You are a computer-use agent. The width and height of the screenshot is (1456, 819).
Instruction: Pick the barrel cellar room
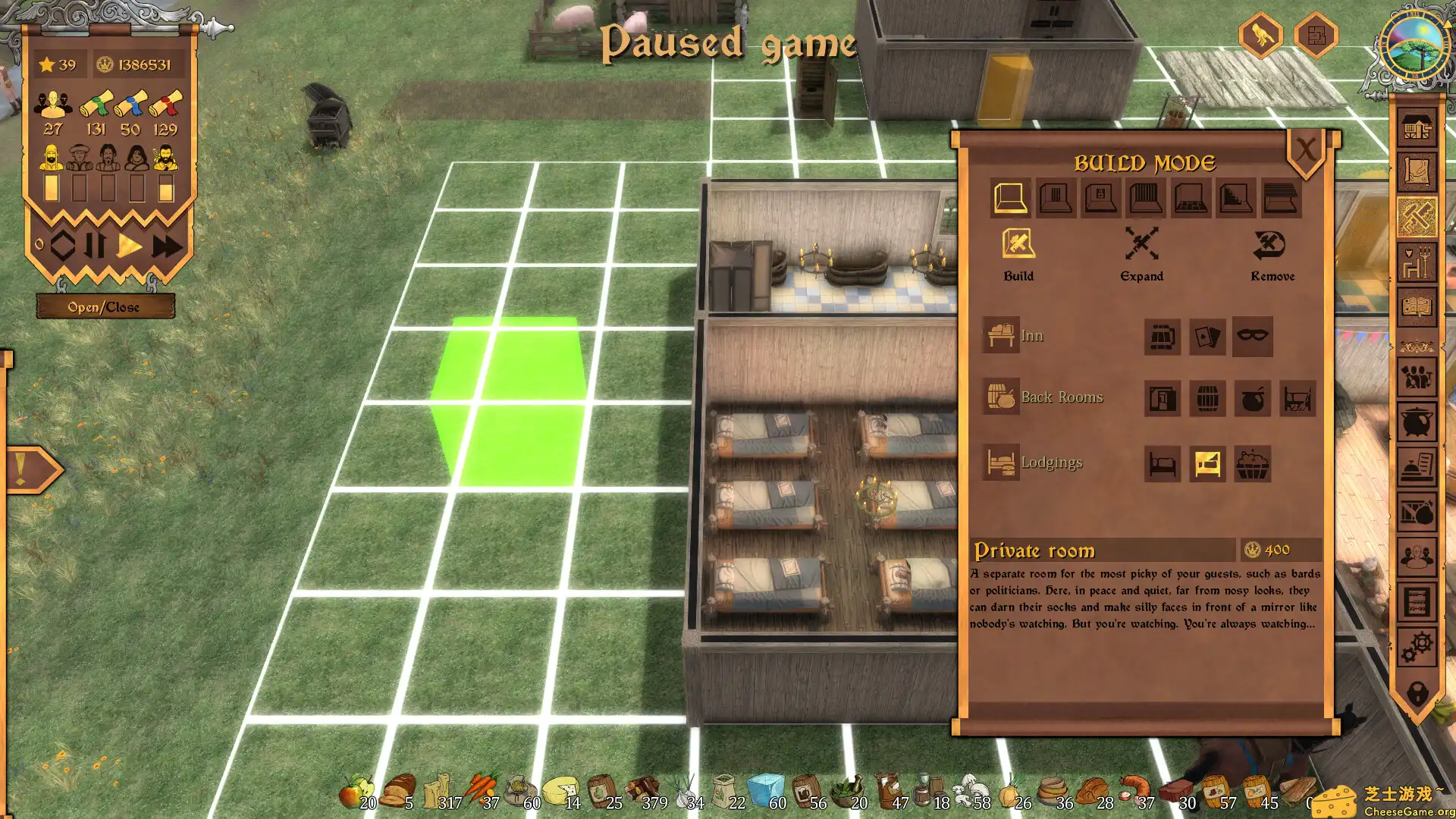[1207, 398]
